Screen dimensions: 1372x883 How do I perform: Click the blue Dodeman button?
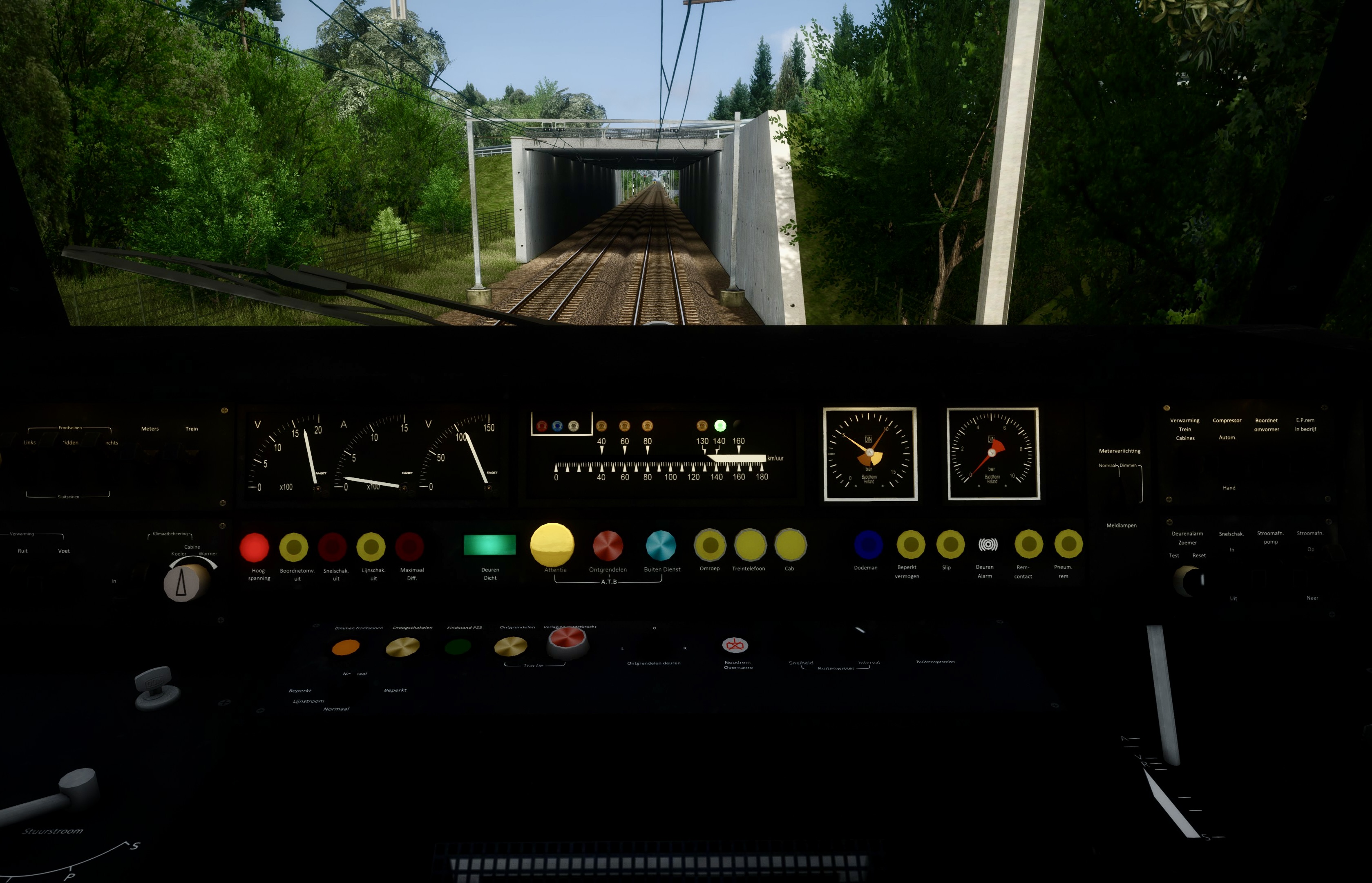[x=868, y=544]
